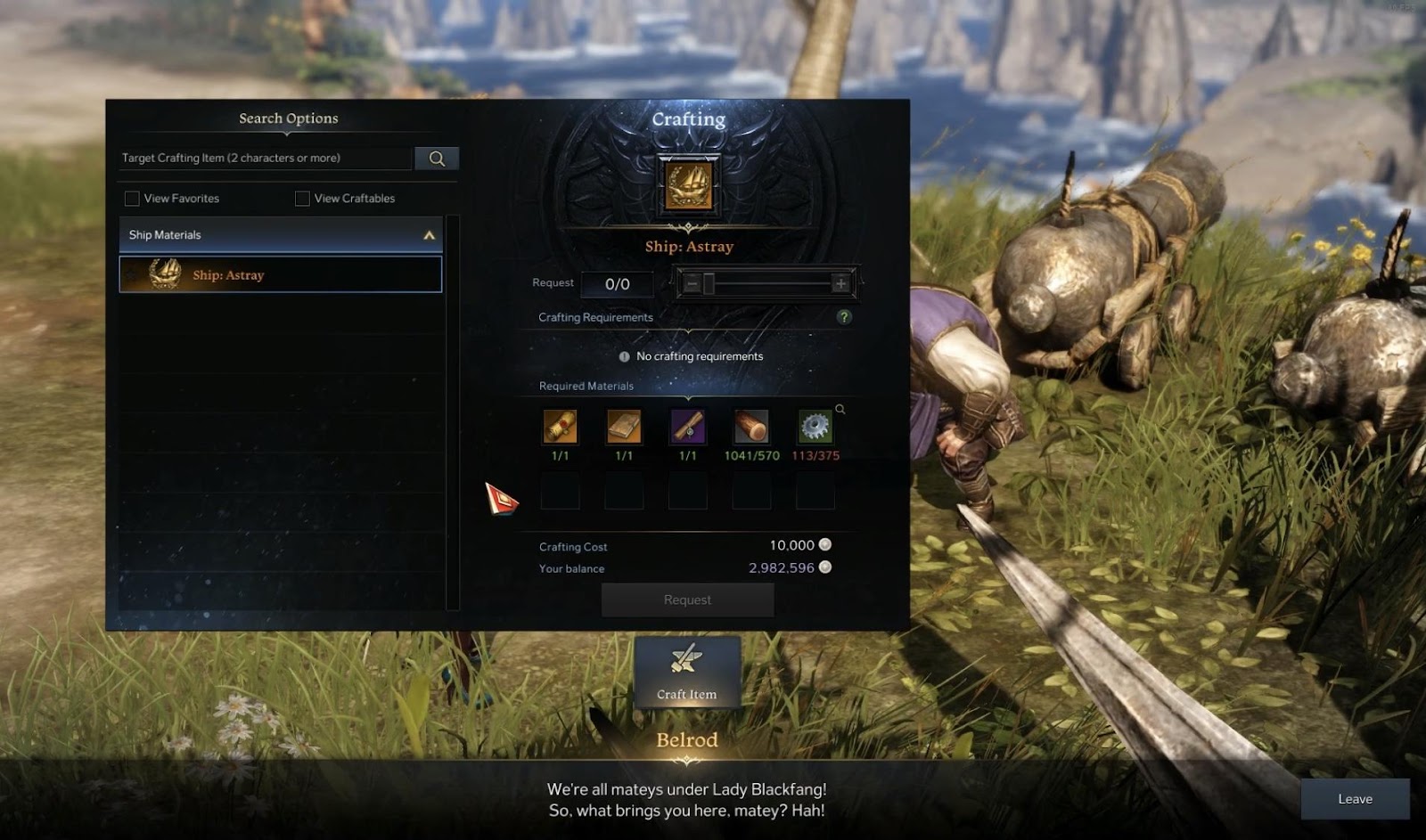Screen dimensions: 1426x840
Task: Click the magnifying glass search button
Action: (x=437, y=159)
